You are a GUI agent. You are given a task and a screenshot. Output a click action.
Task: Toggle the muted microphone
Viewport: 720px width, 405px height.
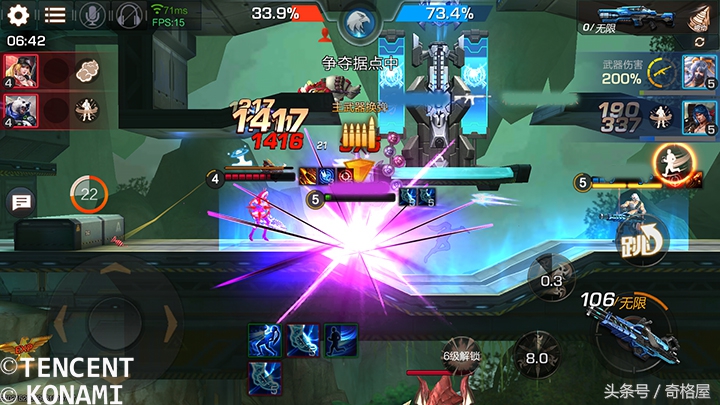(92, 15)
